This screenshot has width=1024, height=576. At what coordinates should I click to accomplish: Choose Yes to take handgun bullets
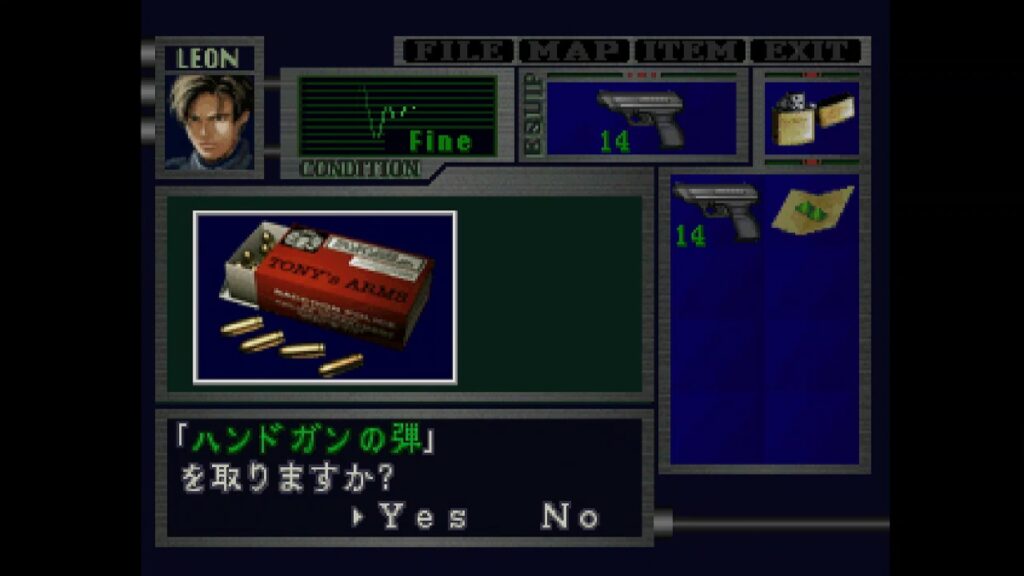point(422,517)
